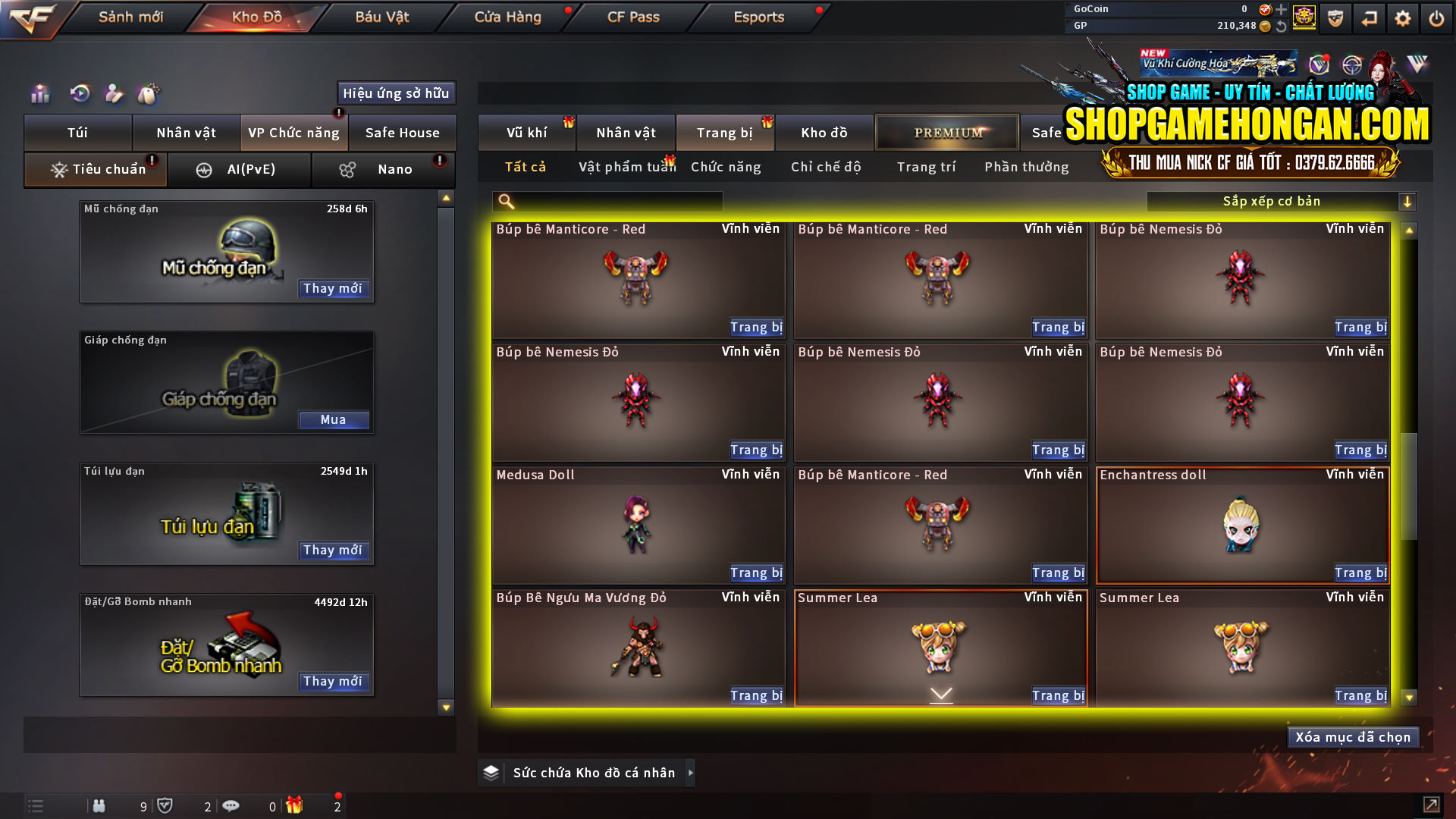
Task: Click Mua on Giáp chống đạn
Action: [334, 419]
